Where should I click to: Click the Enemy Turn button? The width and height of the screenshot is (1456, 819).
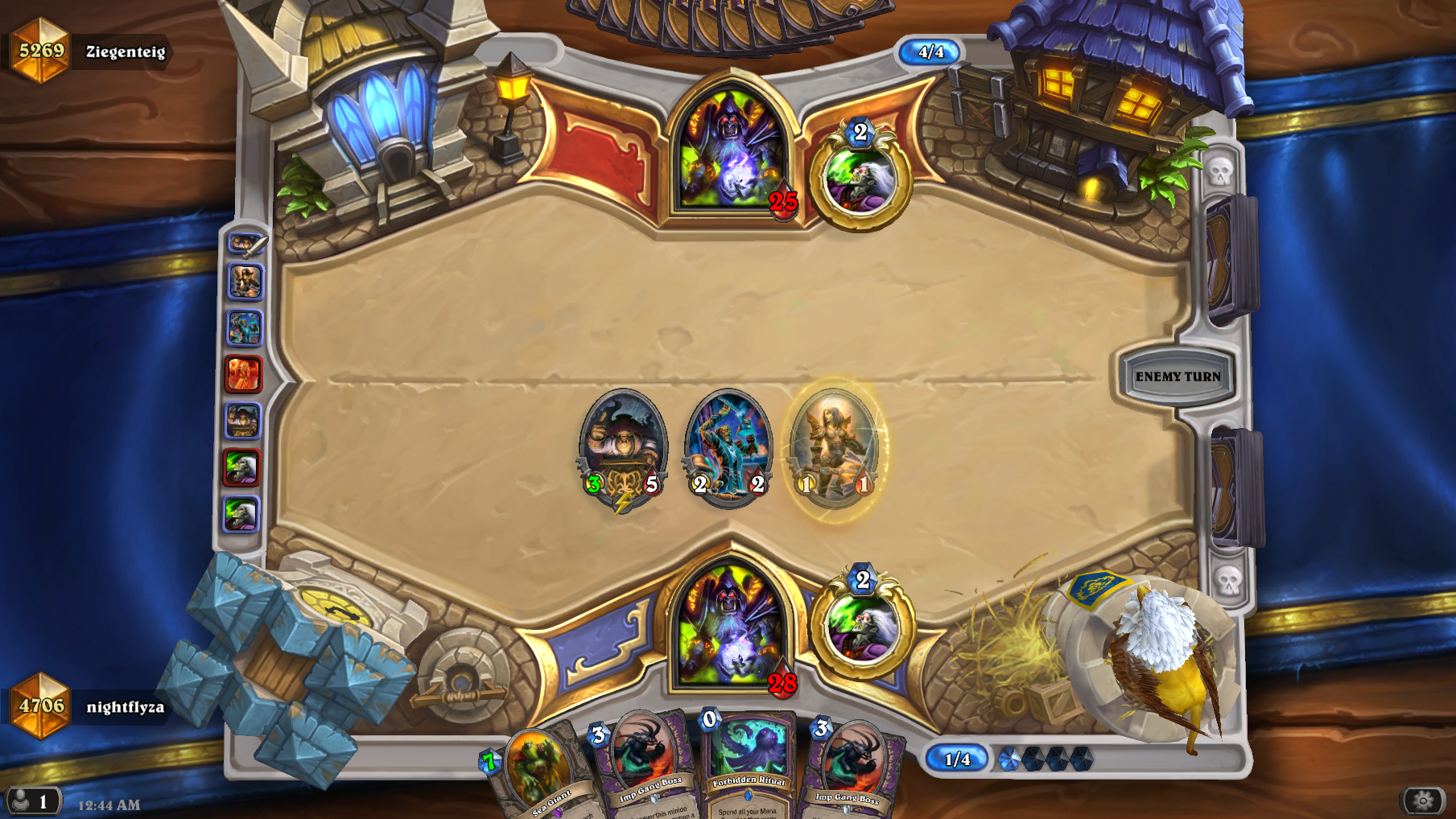pos(1177,377)
